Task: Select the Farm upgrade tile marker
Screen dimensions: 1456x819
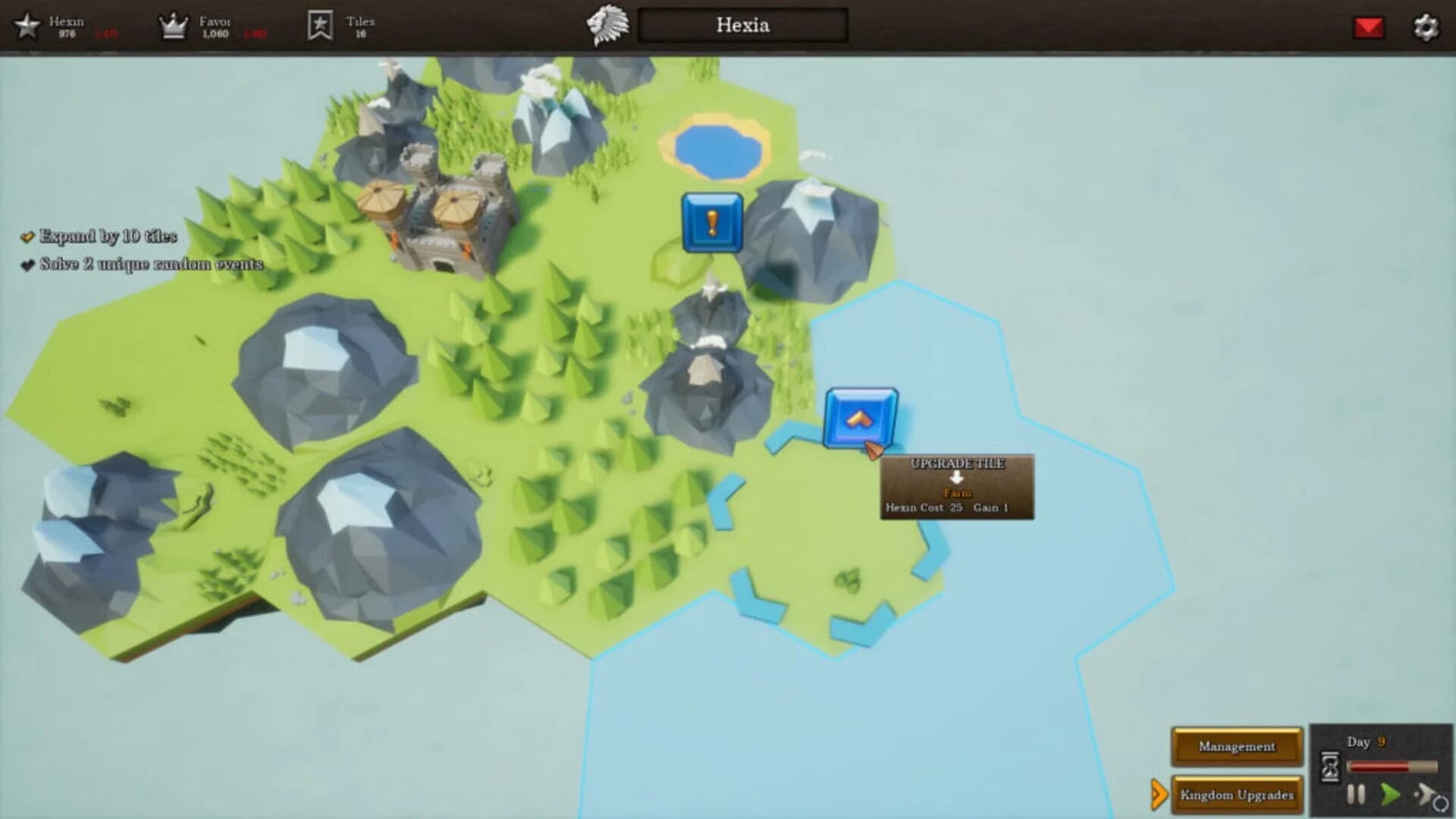Action: point(862,418)
